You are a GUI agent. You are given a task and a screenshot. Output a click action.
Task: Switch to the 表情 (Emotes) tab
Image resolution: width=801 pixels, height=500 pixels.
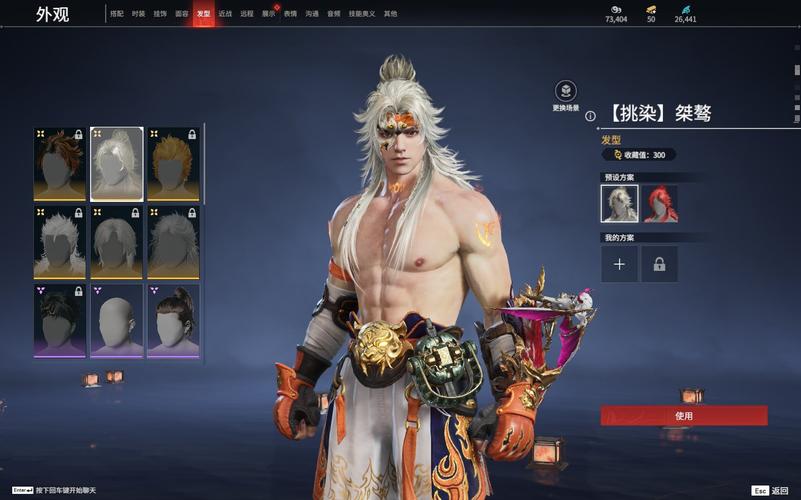pyautogui.click(x=290, y=14)
